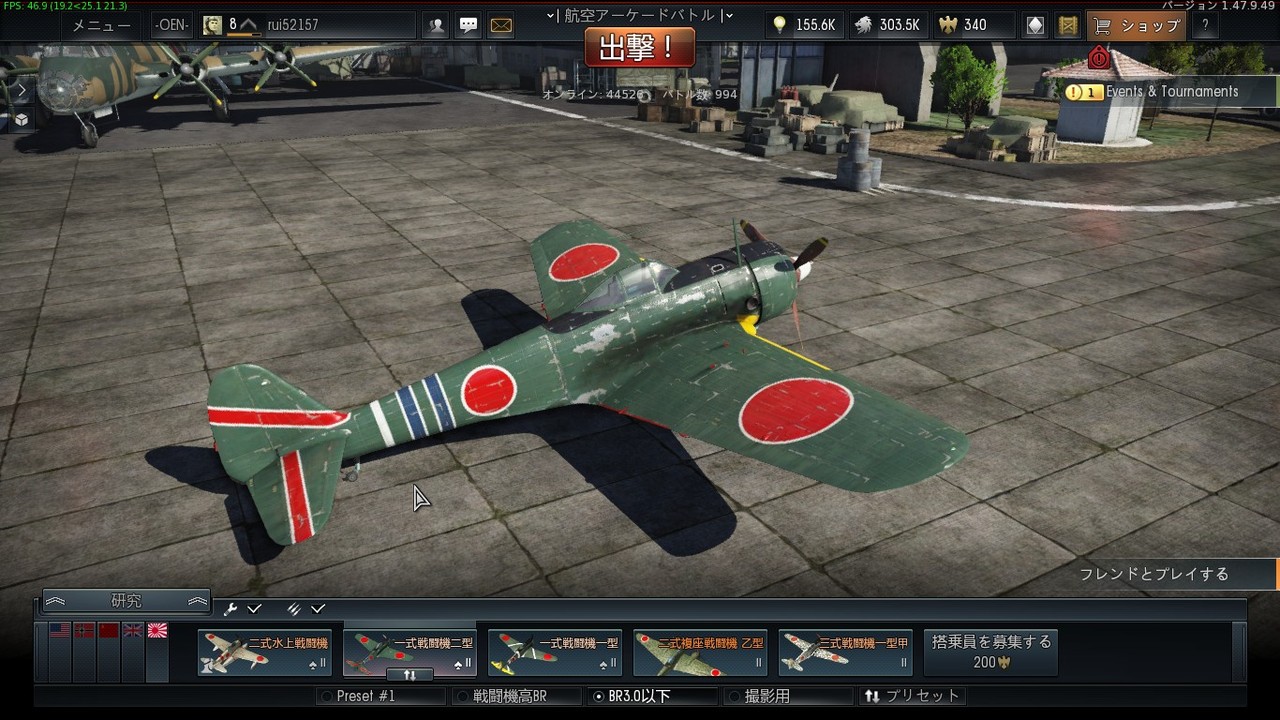This screenshot has height=720, width=1280.
Task: Open the player profile rui52157
Action: tap(292, 25)
